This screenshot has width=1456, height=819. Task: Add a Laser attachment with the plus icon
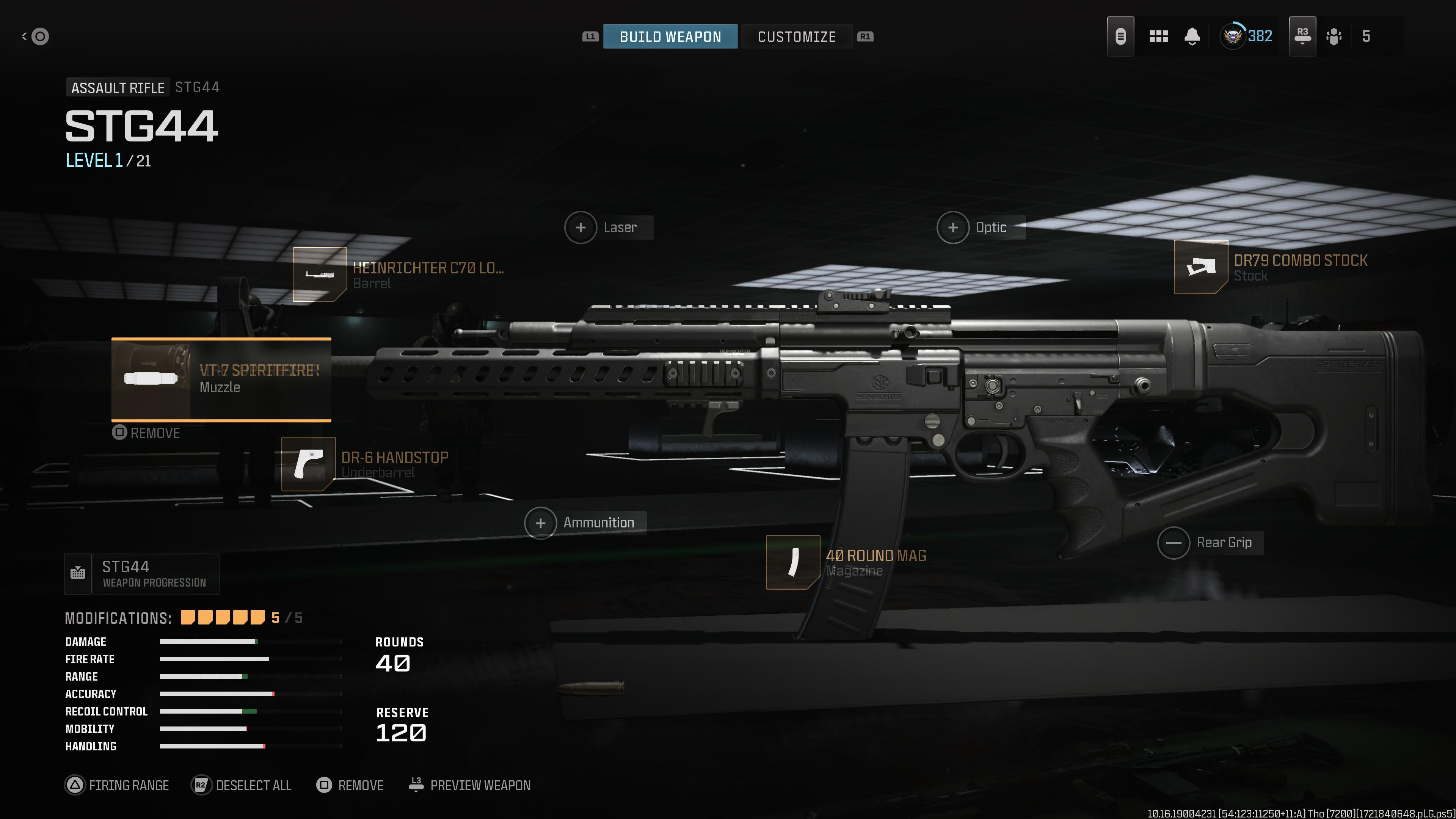pyautogui.click(x=581, y=227)
